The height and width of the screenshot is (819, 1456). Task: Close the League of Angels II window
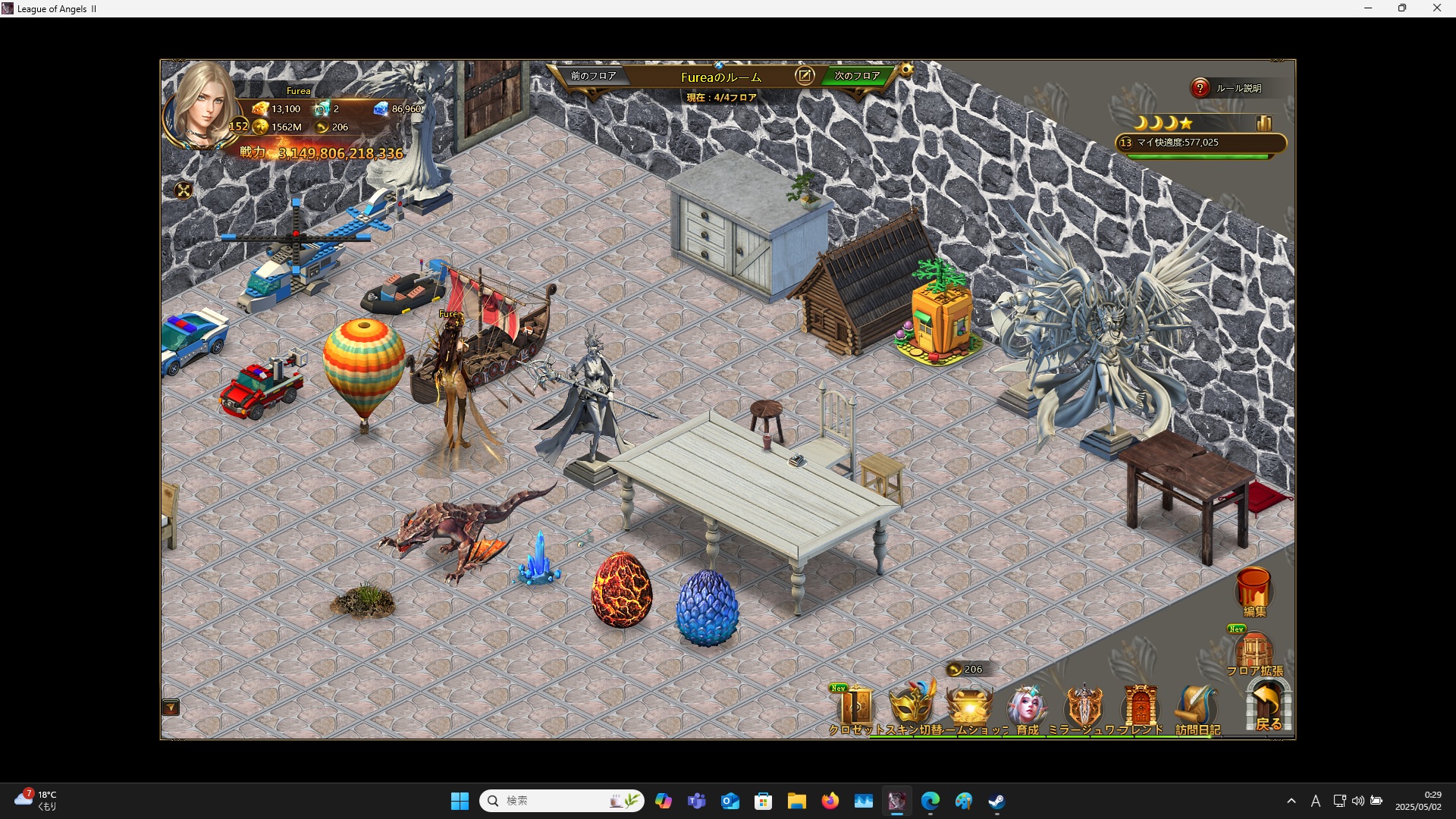tap(1436, 8)
